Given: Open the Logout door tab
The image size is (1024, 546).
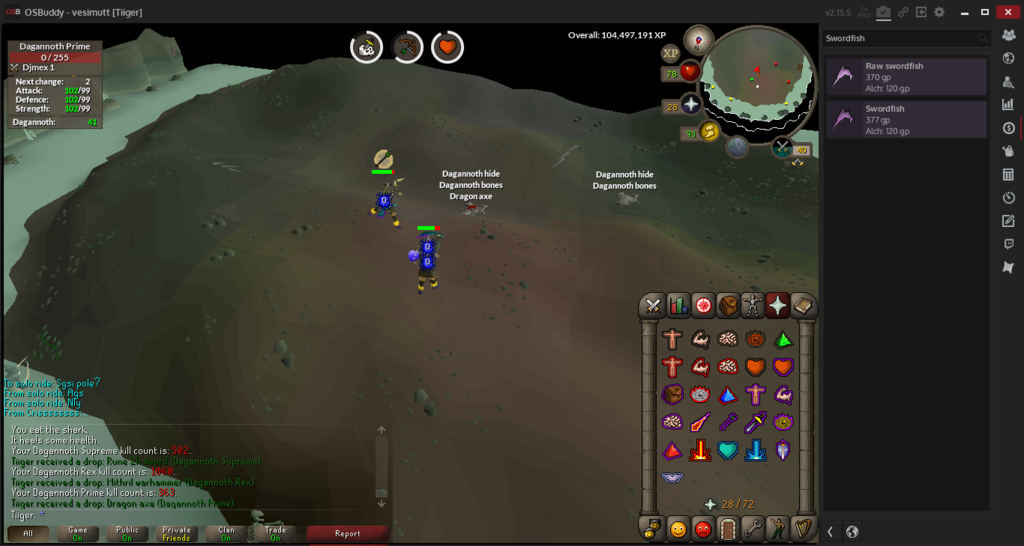Looking at the screenshot, I should coord(728,528).
